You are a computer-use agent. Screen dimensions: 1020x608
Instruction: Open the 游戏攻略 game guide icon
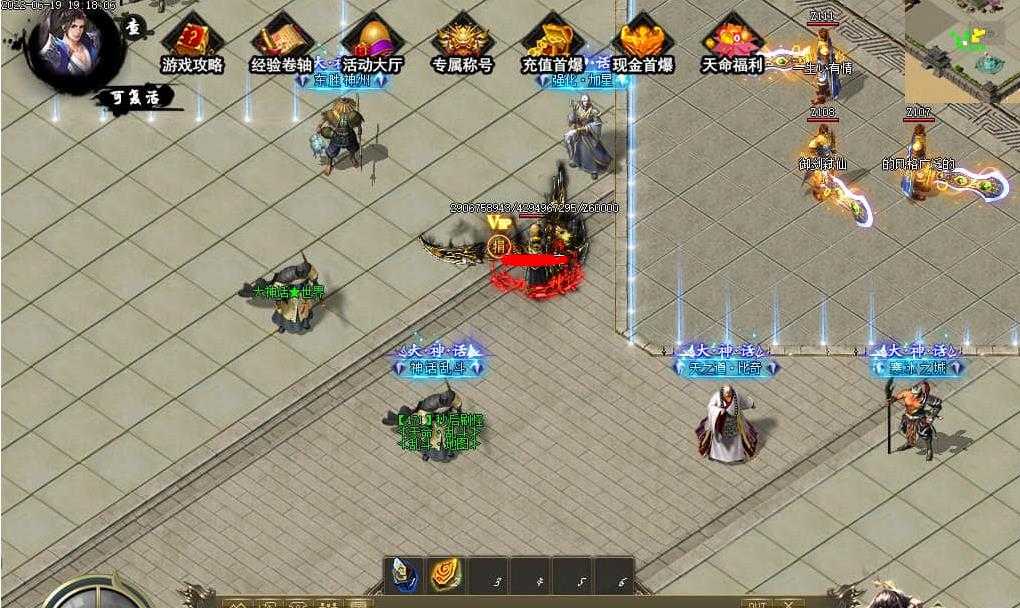click(192, 42)
